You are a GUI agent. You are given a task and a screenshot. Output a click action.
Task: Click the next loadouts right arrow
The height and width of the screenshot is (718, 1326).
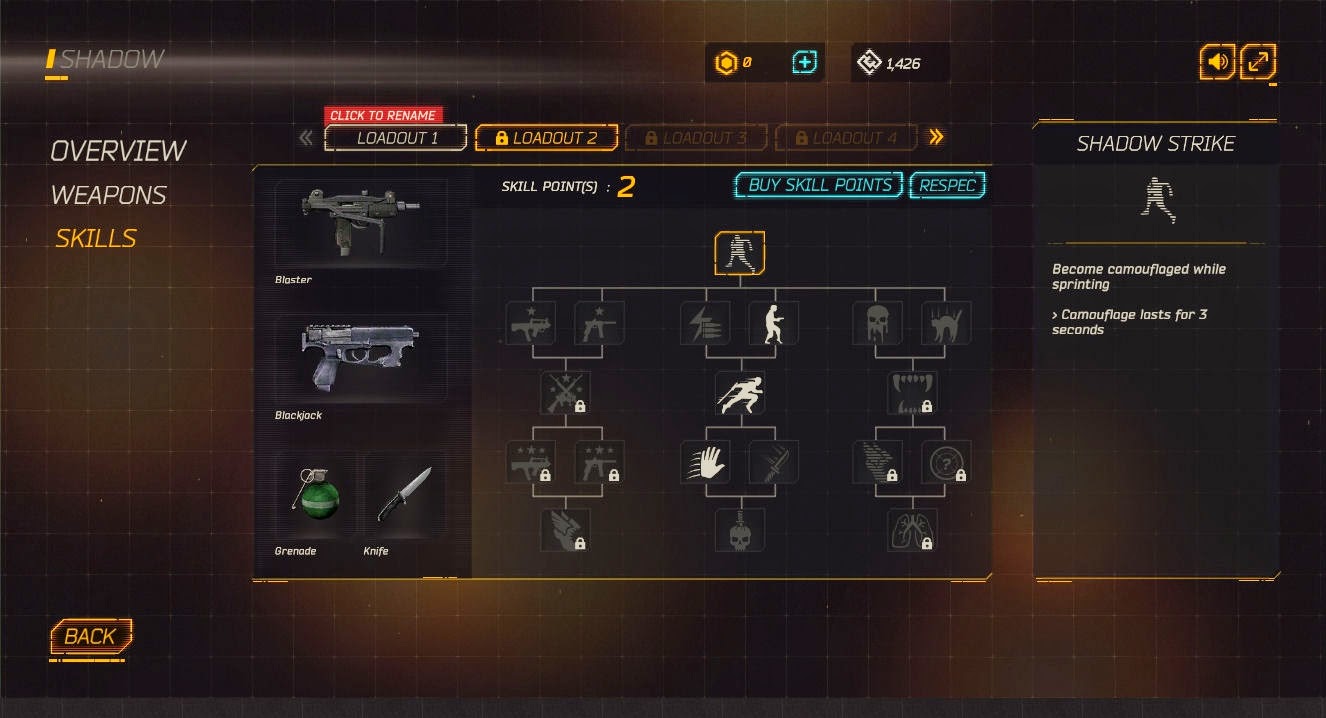coord(937,137)
